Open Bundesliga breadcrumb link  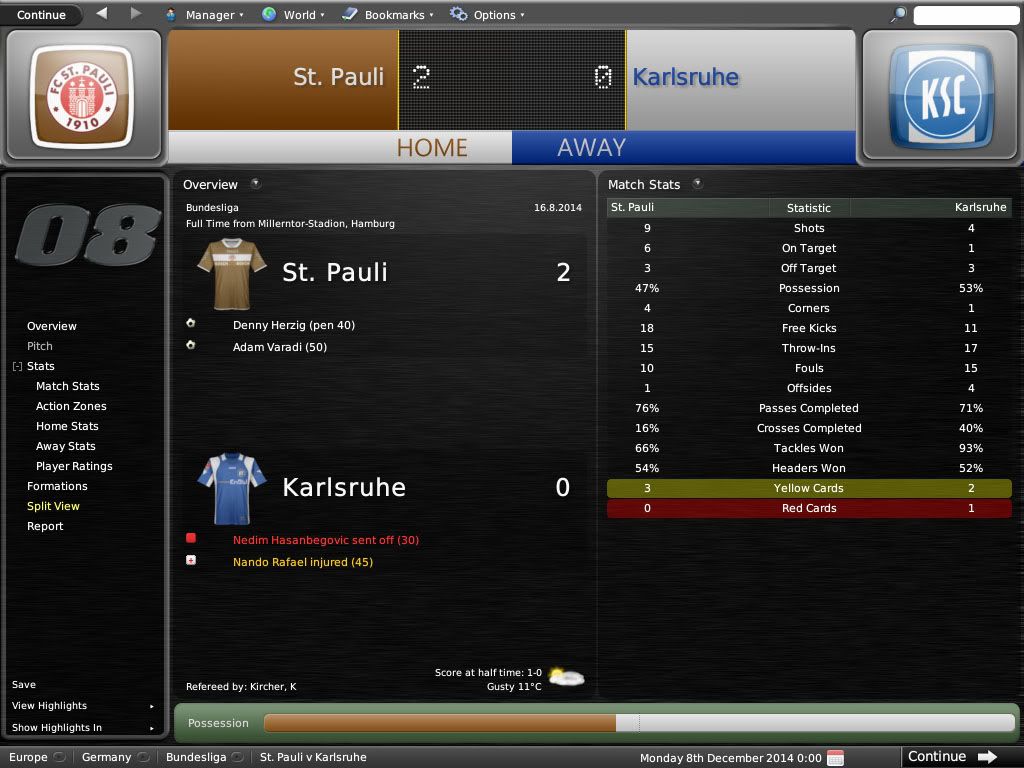click(196, 757)
